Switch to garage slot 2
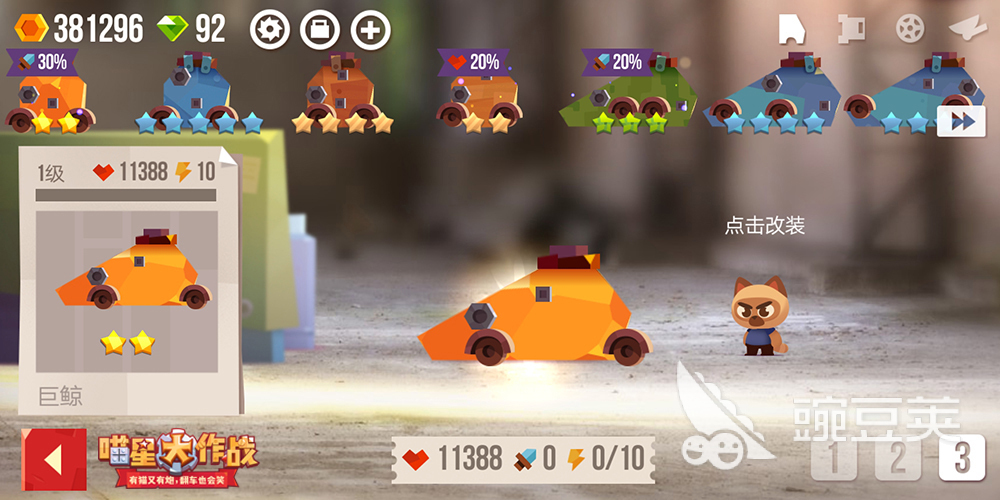The width and height of the screenshot is (1000, 500). pyautogui.click(x=898, y=459)
